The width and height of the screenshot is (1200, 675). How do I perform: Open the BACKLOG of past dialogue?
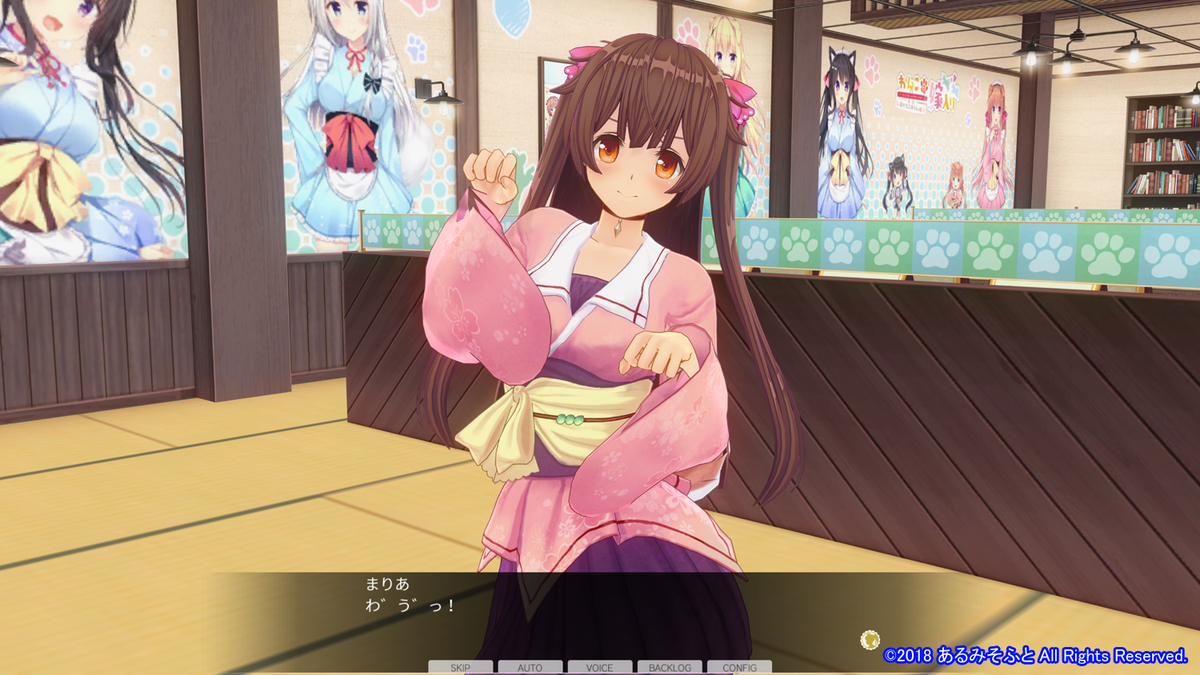[669, 667]
